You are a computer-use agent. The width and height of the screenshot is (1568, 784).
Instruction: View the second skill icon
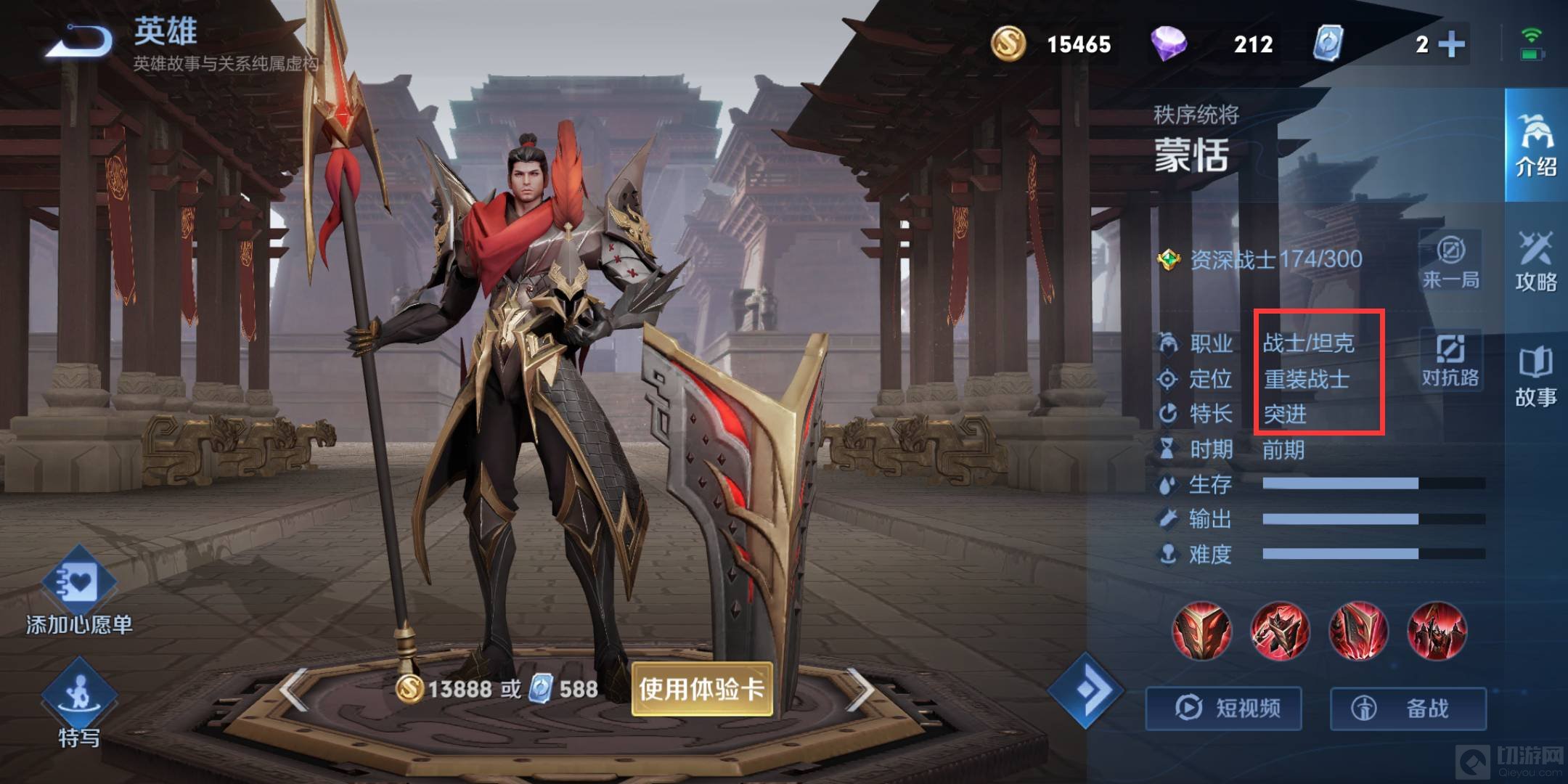point(1280,630)
